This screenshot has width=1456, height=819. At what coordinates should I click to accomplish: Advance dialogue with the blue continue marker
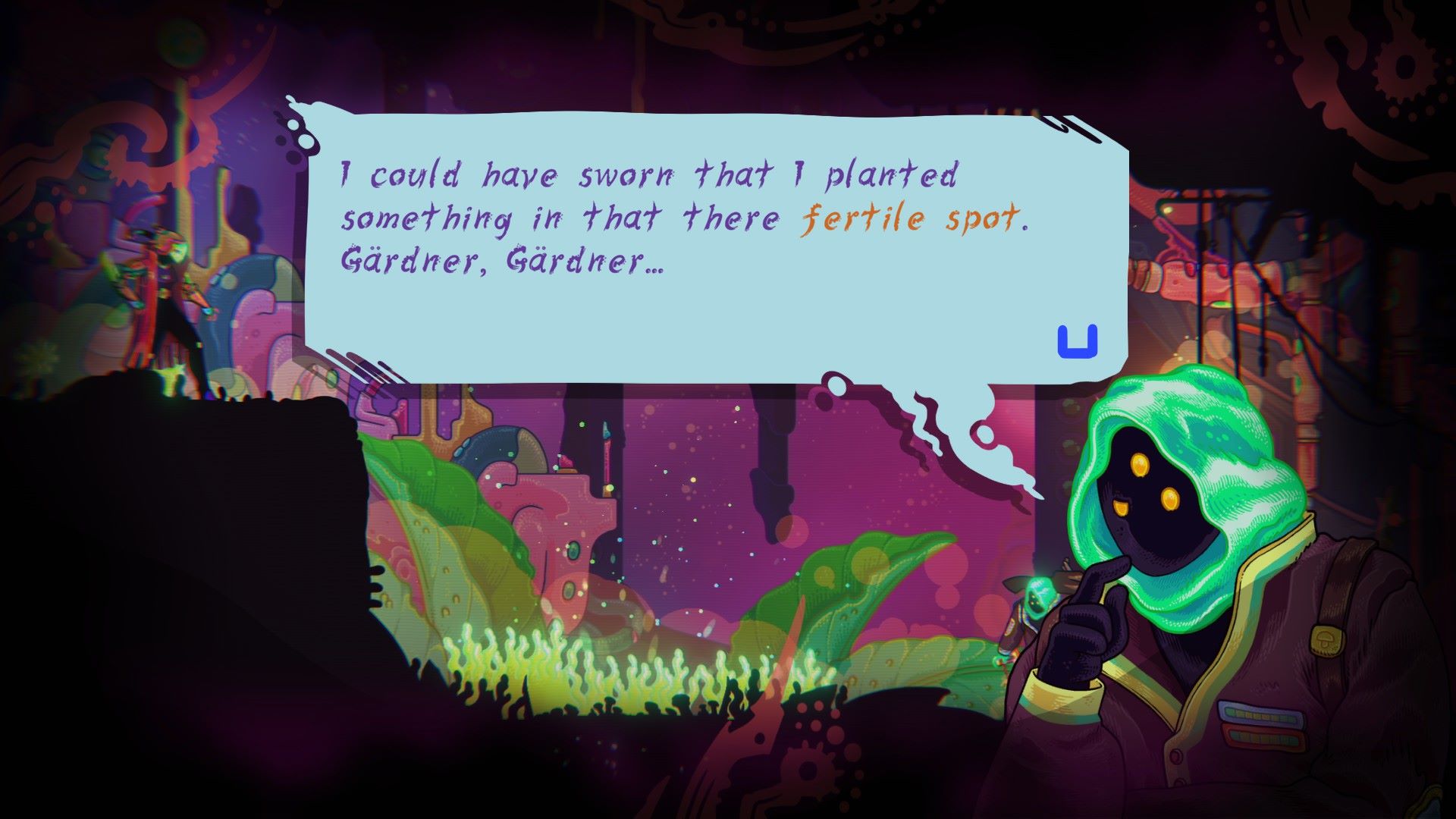[x=1078, y=342]
